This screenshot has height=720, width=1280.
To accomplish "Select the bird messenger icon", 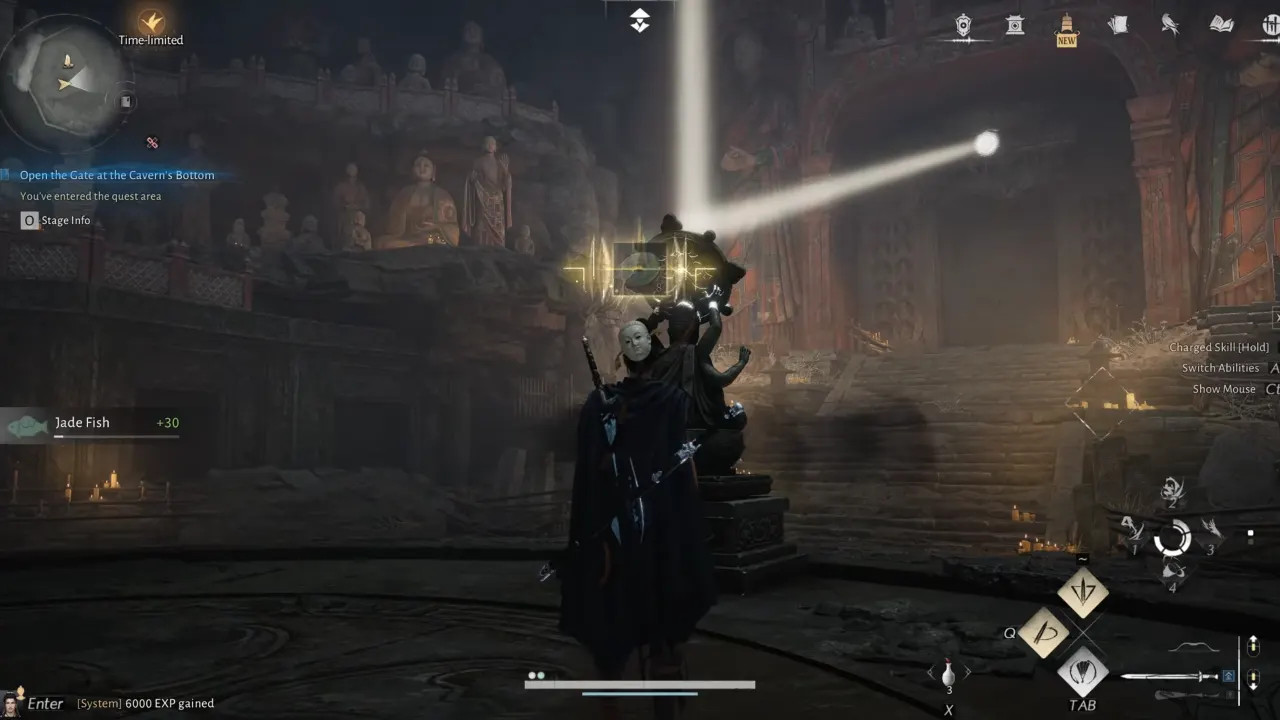I will point(1170,25).
